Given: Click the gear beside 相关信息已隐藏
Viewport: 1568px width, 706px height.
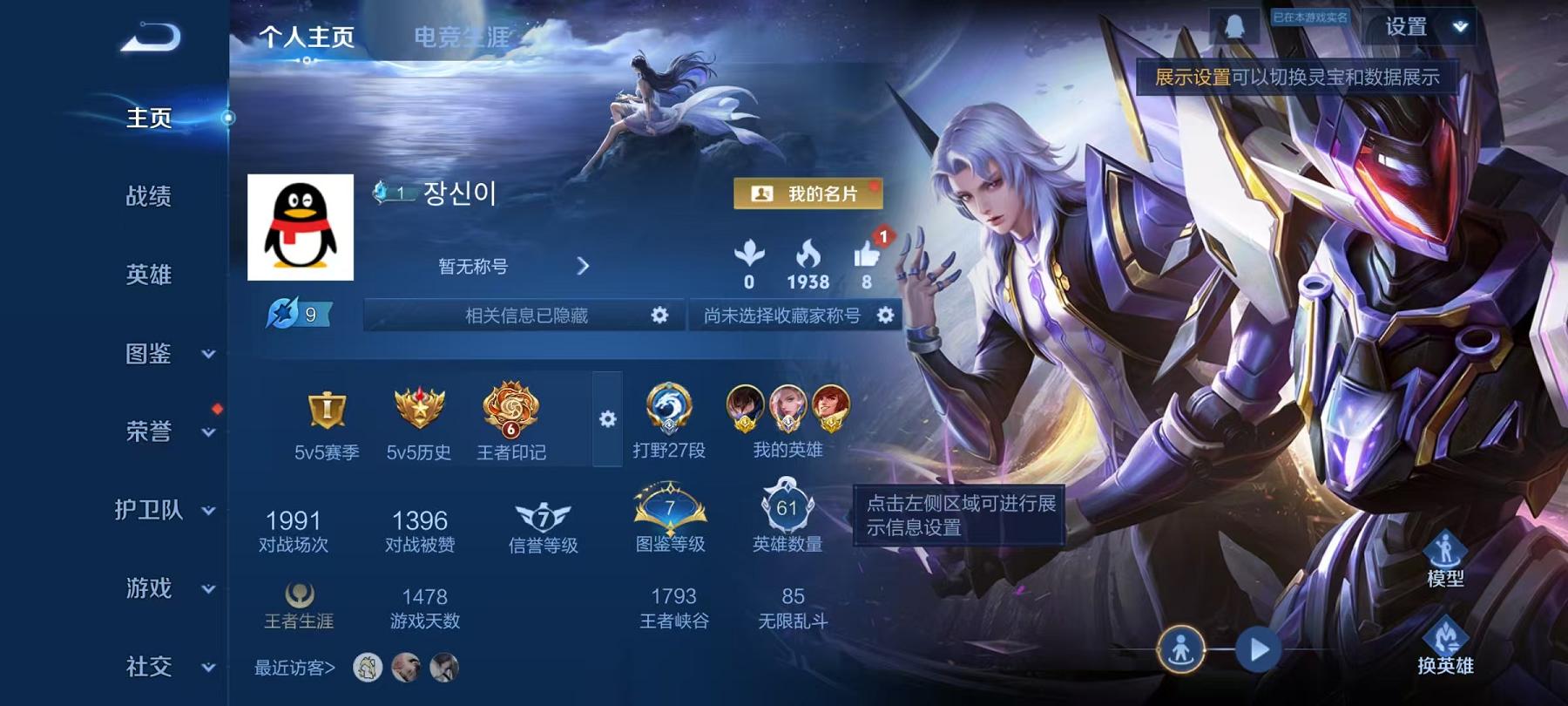Looking at the screenshot, I should [660, 317].
